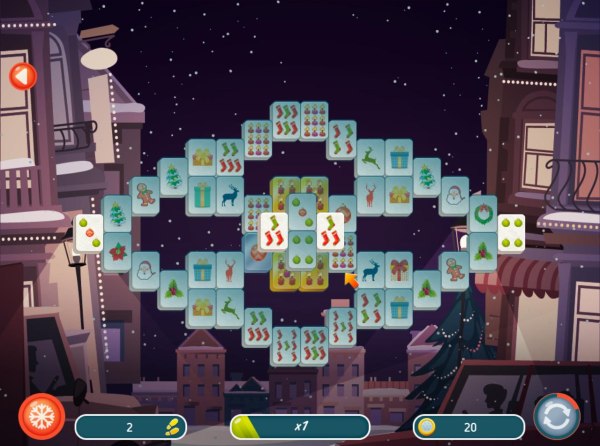Pick the red poinsettia flower tile
This screenshot has height=446, width=600.
click(x=117, y=251)
